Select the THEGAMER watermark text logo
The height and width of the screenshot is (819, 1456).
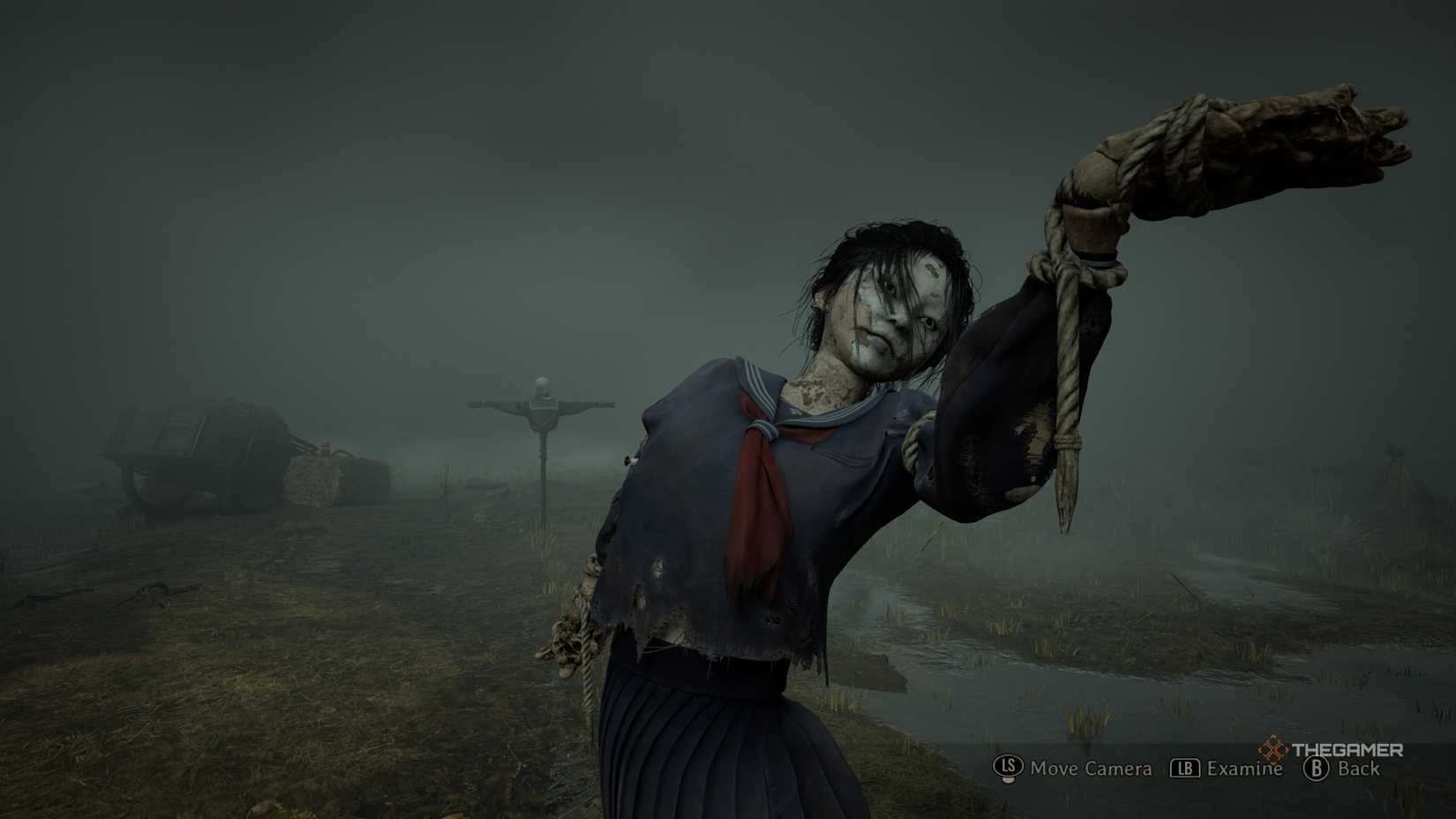pyautogui.click(x=1348, y=749)
